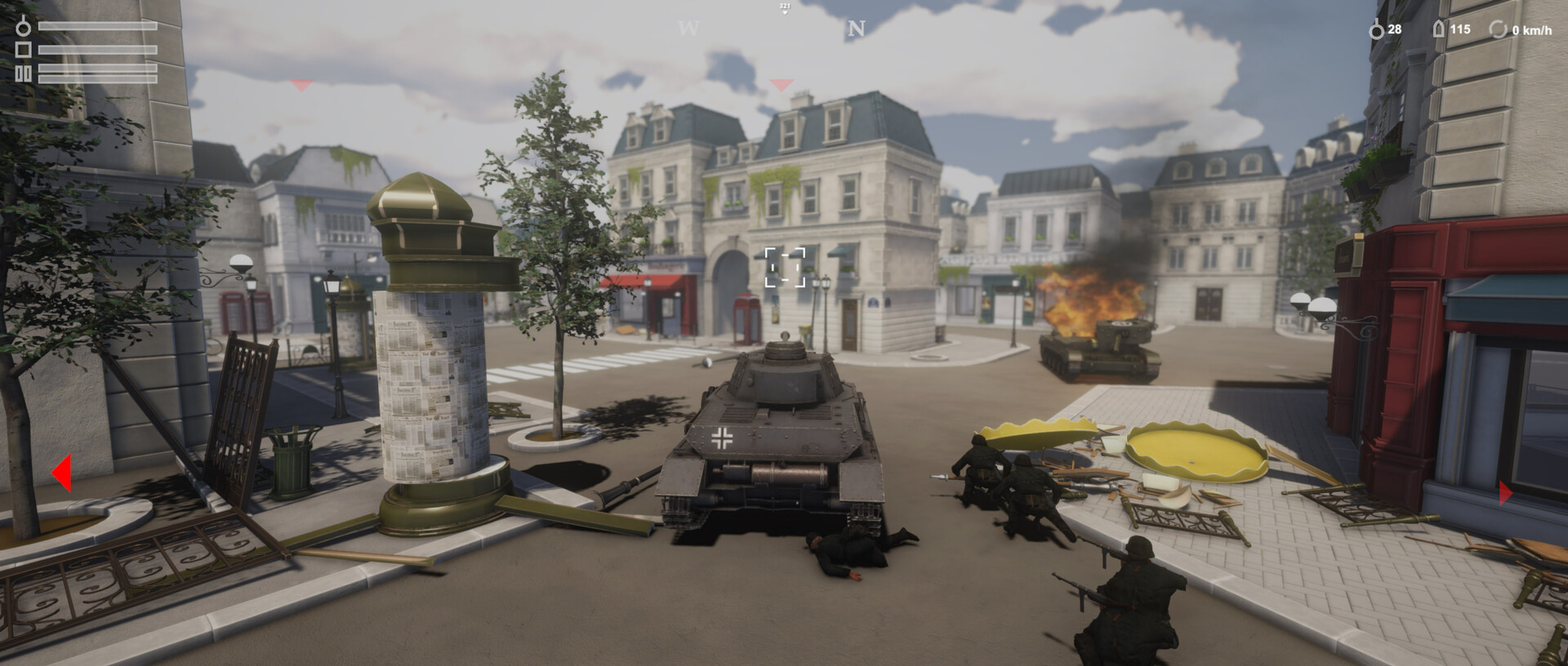Click the red arrow indicator on the left edge

click(x=64, y=473)
